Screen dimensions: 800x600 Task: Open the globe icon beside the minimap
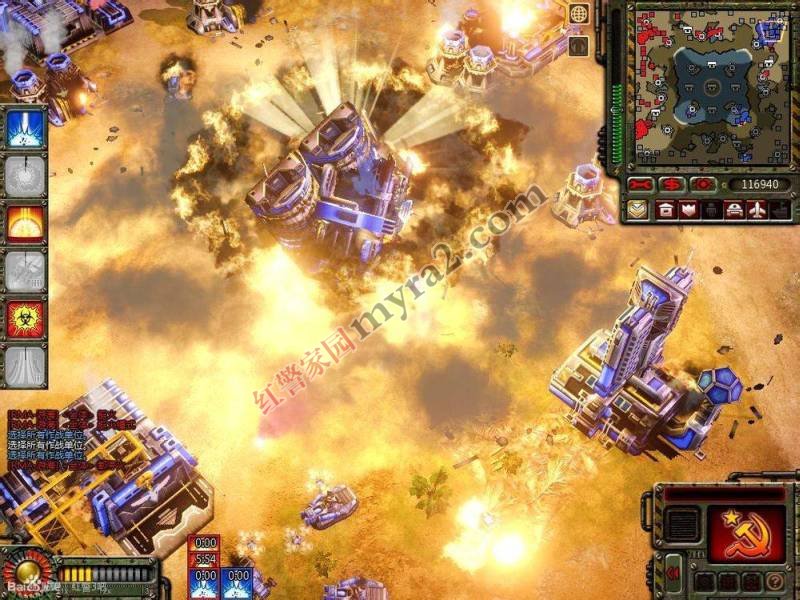click(578, 14)
